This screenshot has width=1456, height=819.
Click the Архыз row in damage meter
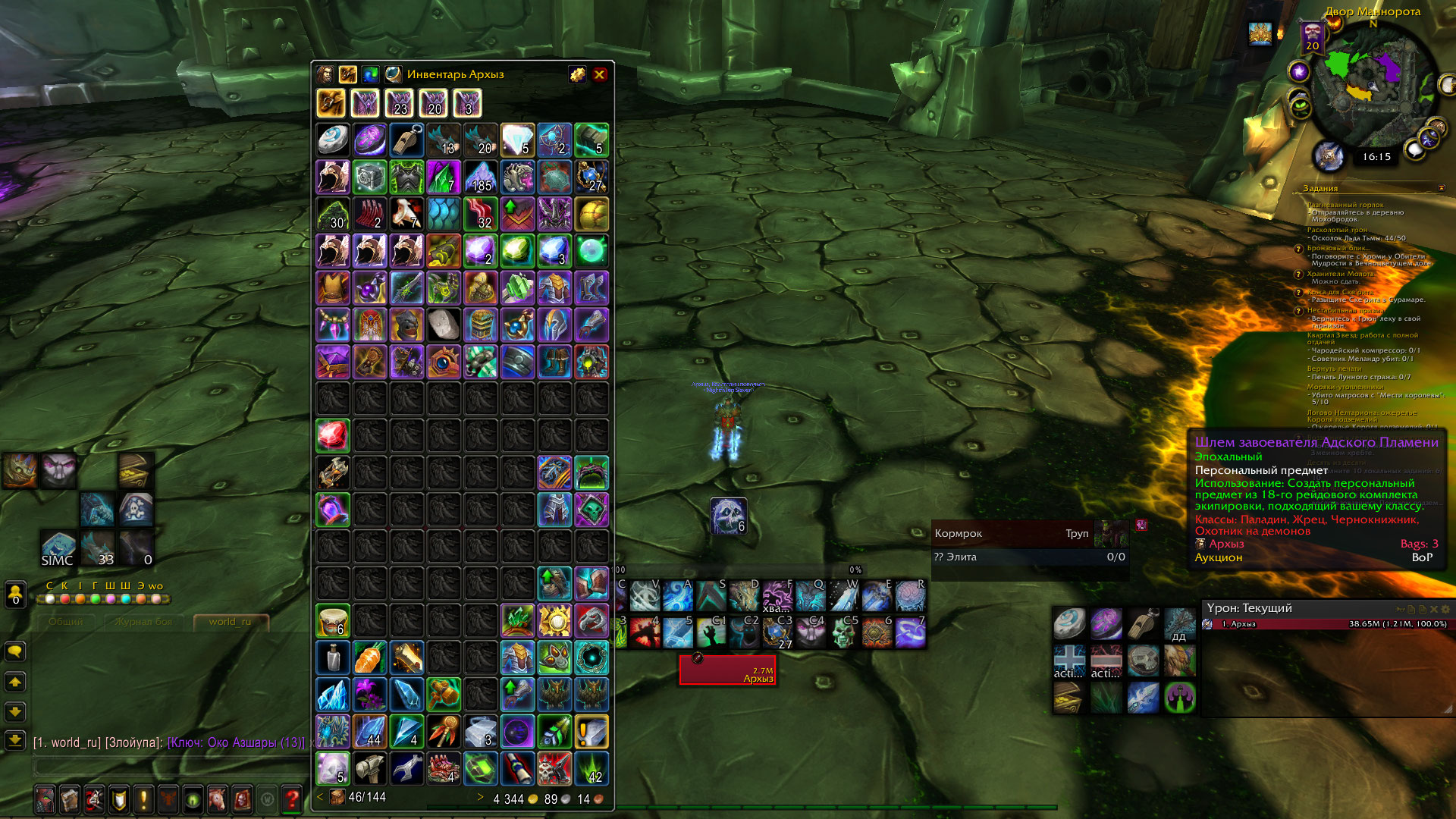click(x=1327, y=624)
